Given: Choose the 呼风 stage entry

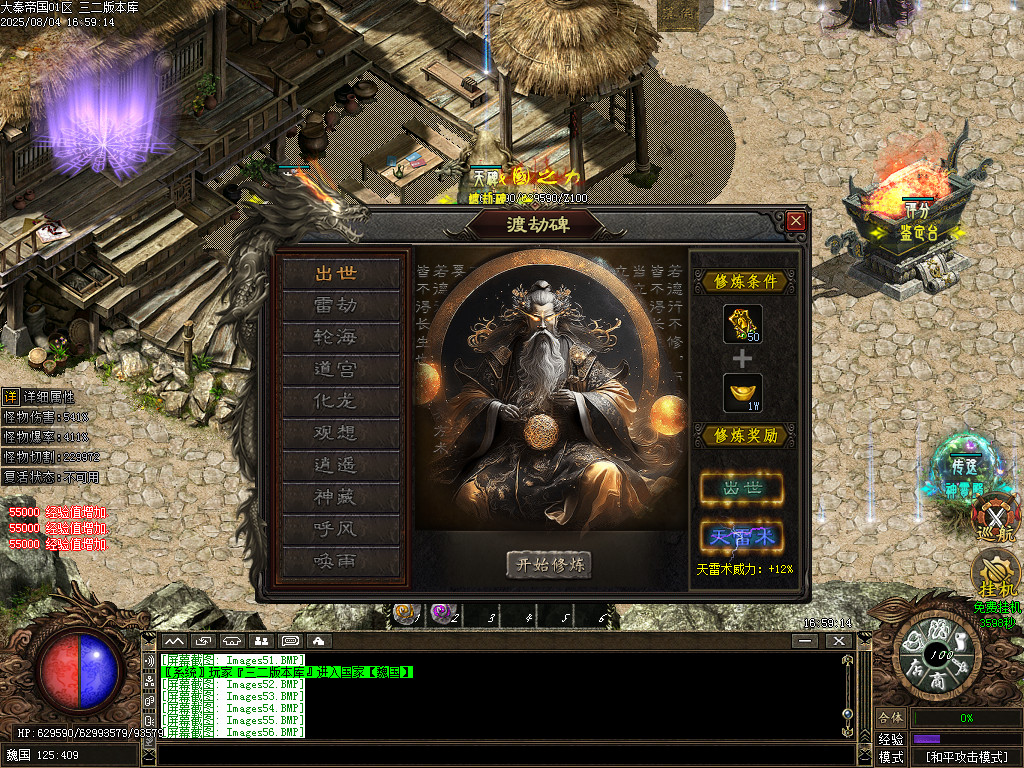Looking at the screenshot, I should coord(336,529).
